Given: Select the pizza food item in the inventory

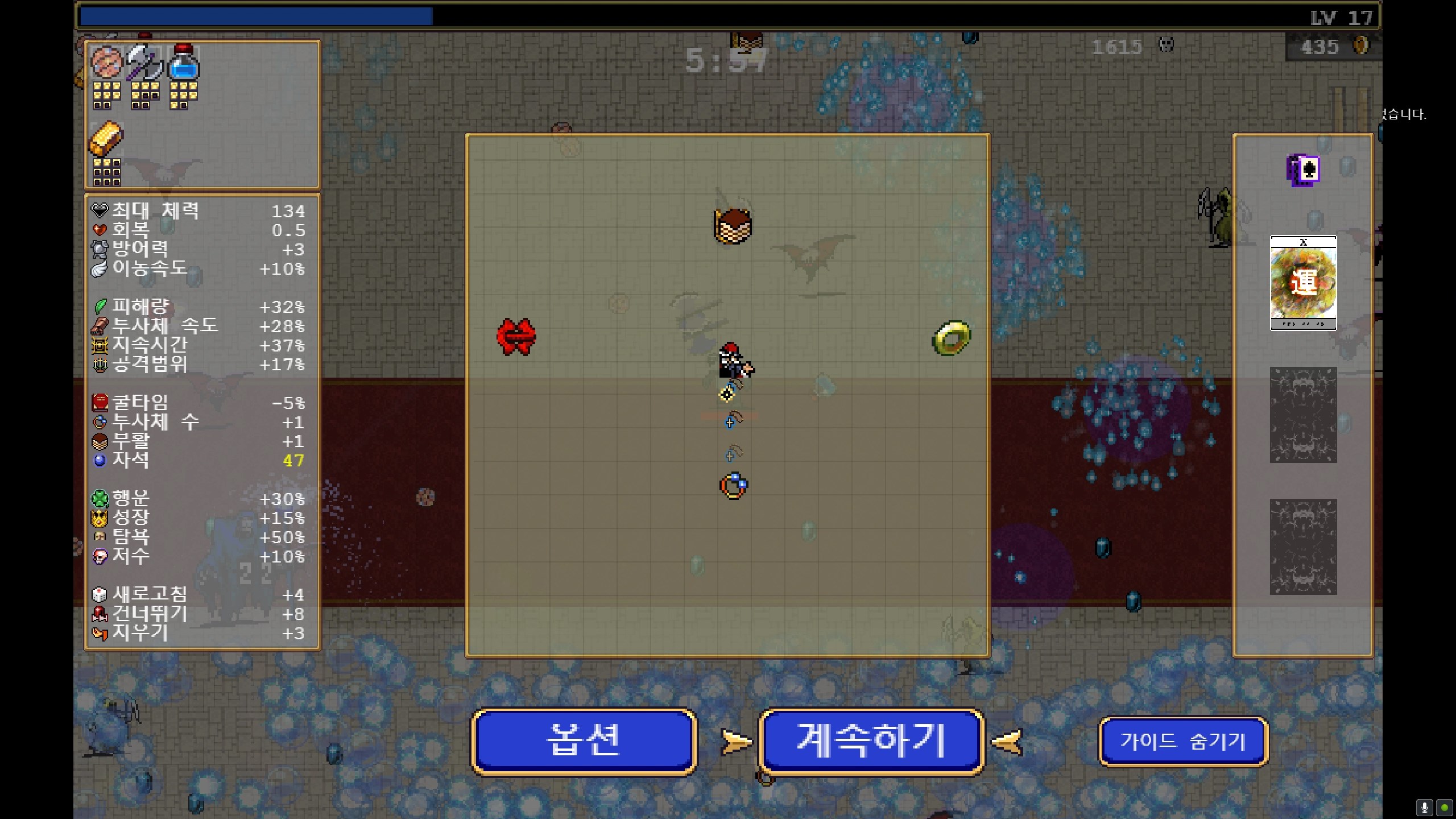Looking at the screenshot, I should click(106, 63).
